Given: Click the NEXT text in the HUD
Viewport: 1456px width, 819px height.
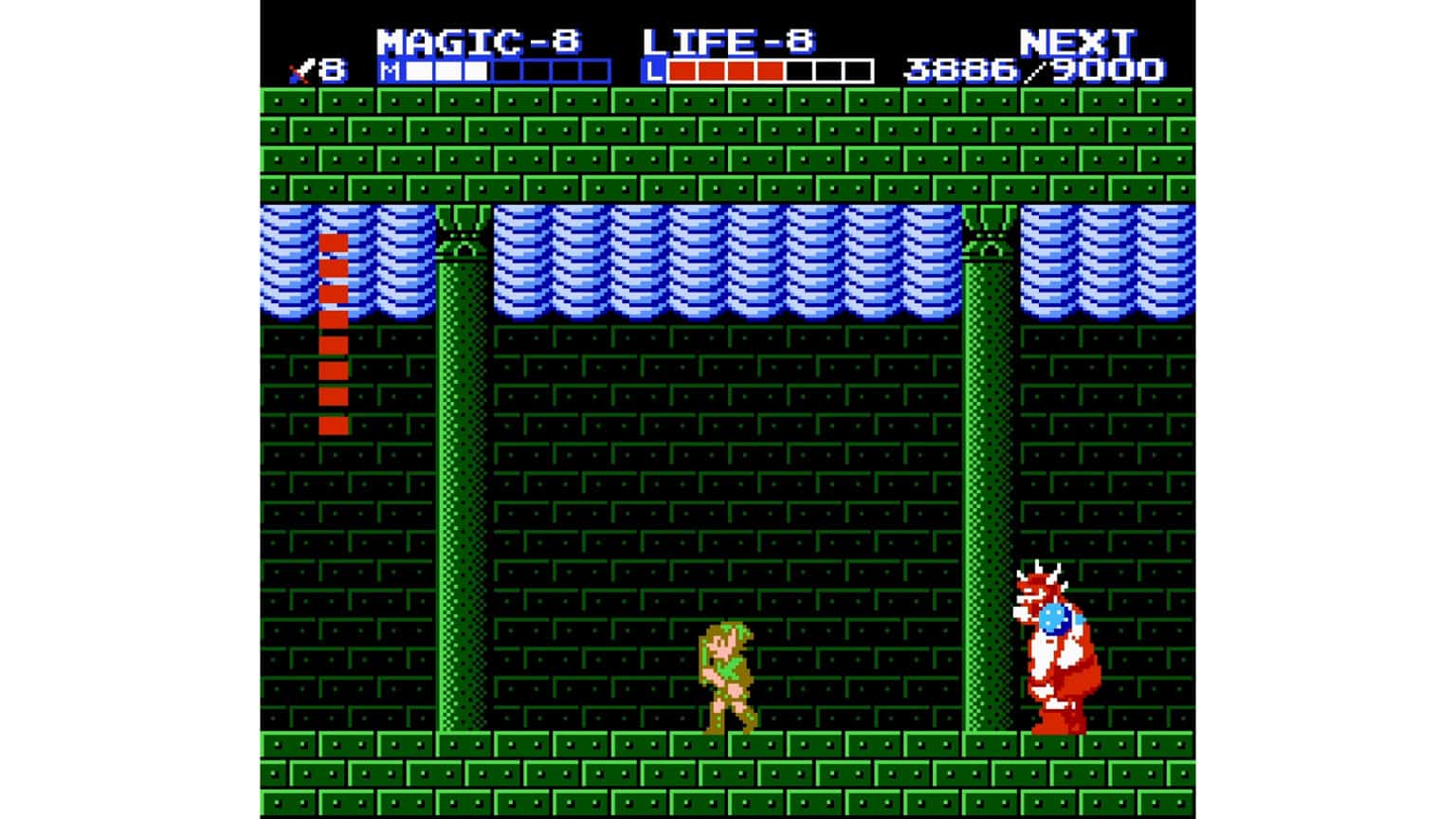Looking at the screenshot, I should tap(1079, 40).
